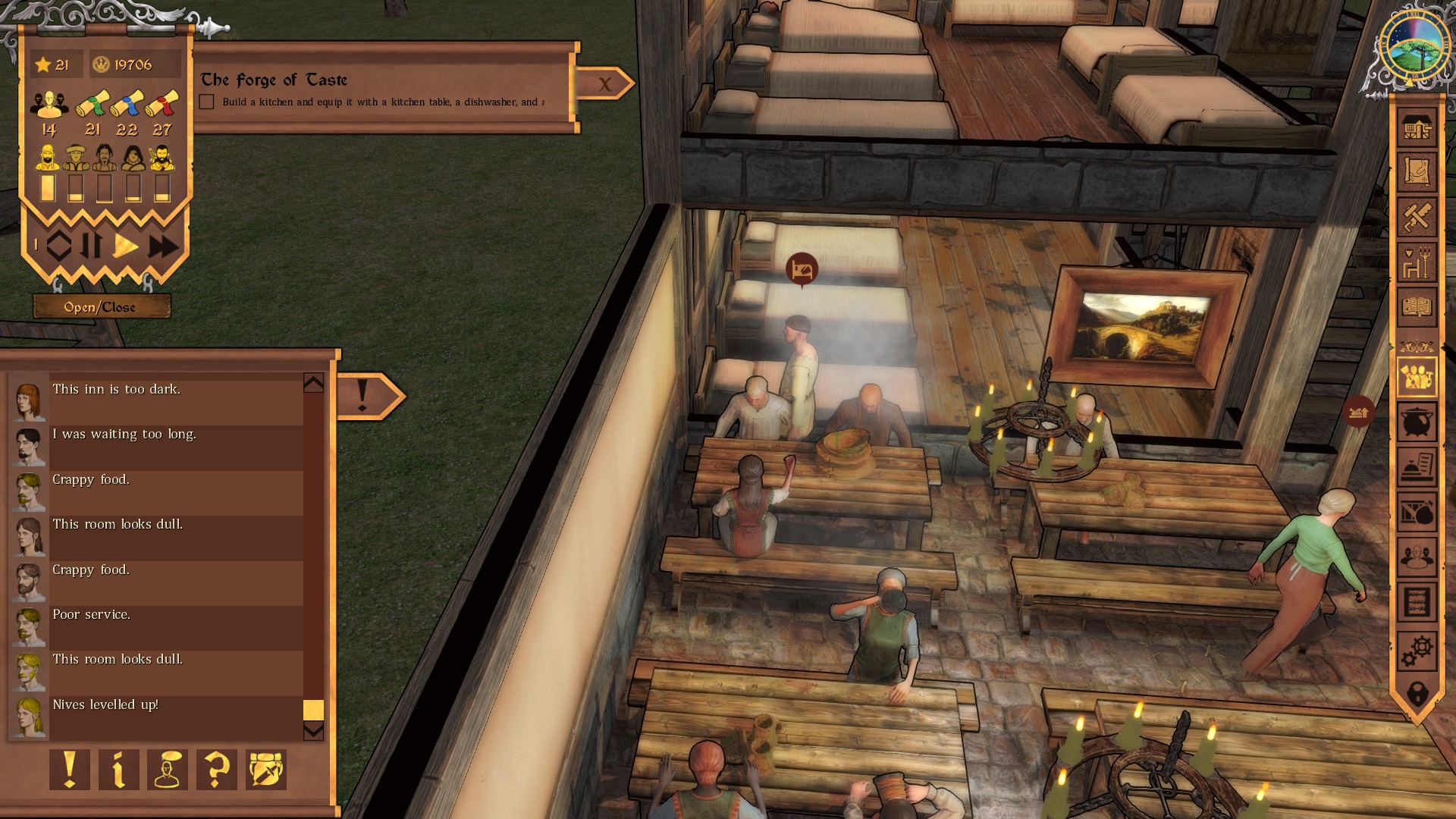Open the cauldron cooking menu

coord(1417,422)
